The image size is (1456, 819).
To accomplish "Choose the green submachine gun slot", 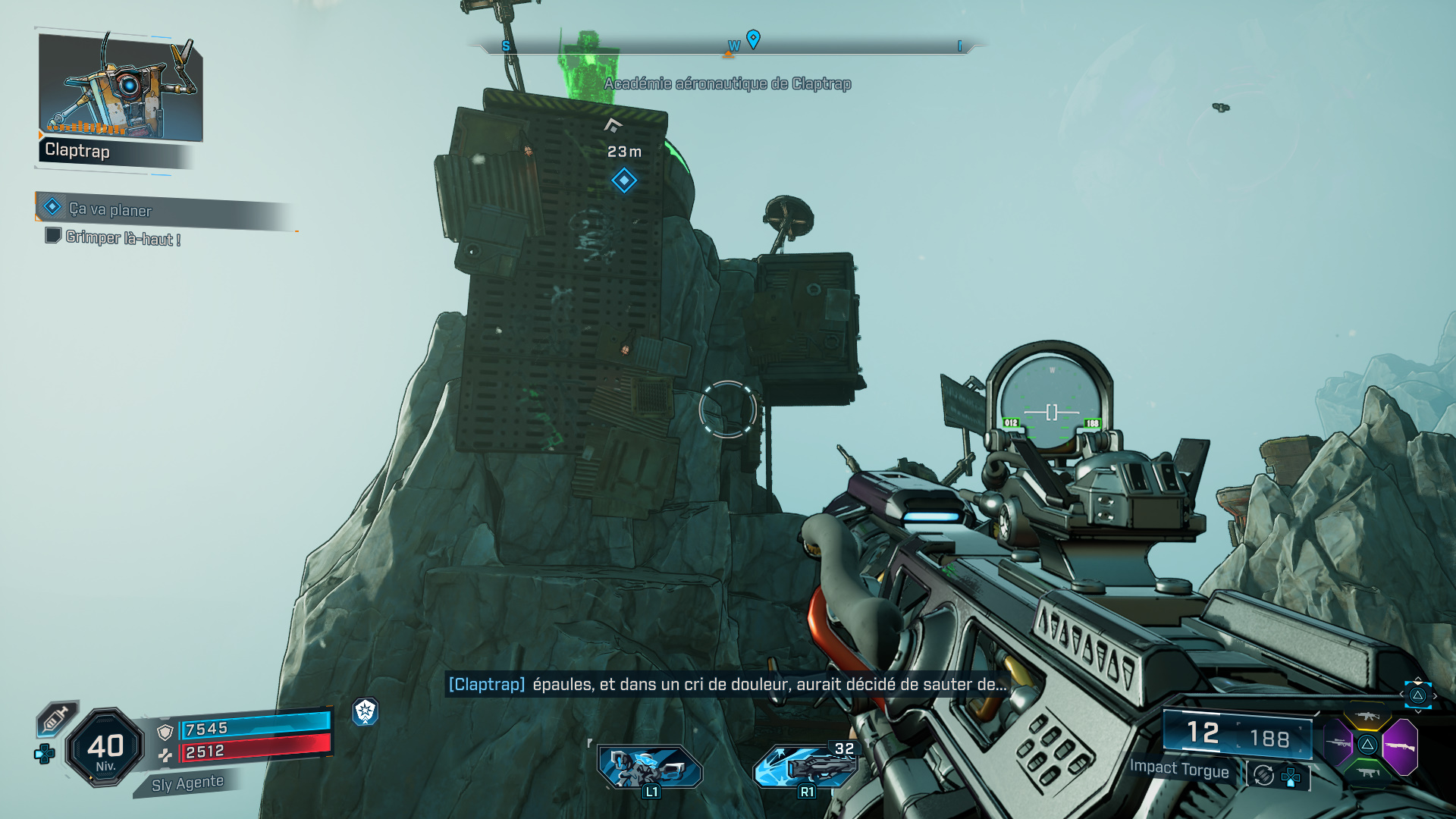I will click(1367, 773).
